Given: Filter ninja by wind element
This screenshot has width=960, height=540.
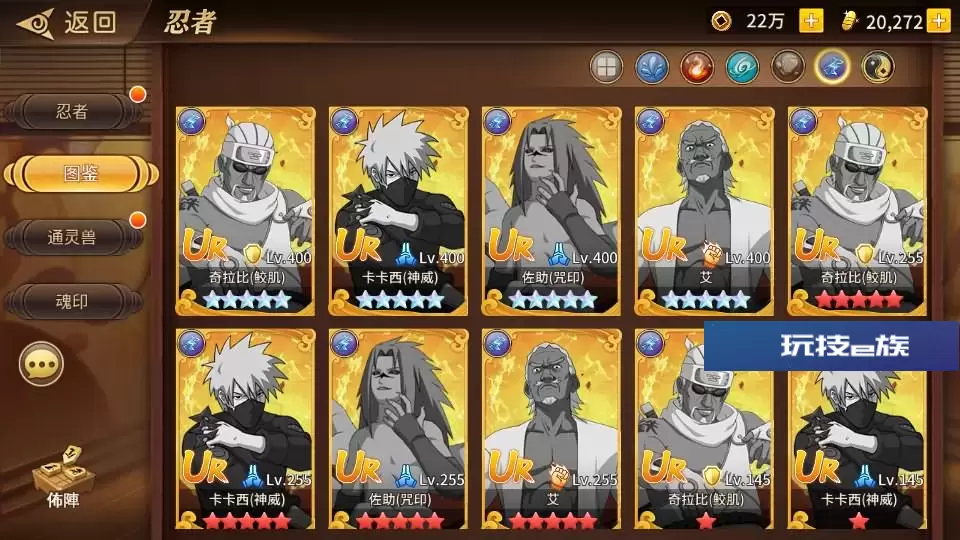Looking at the screenshot, I should pos(742,68).
